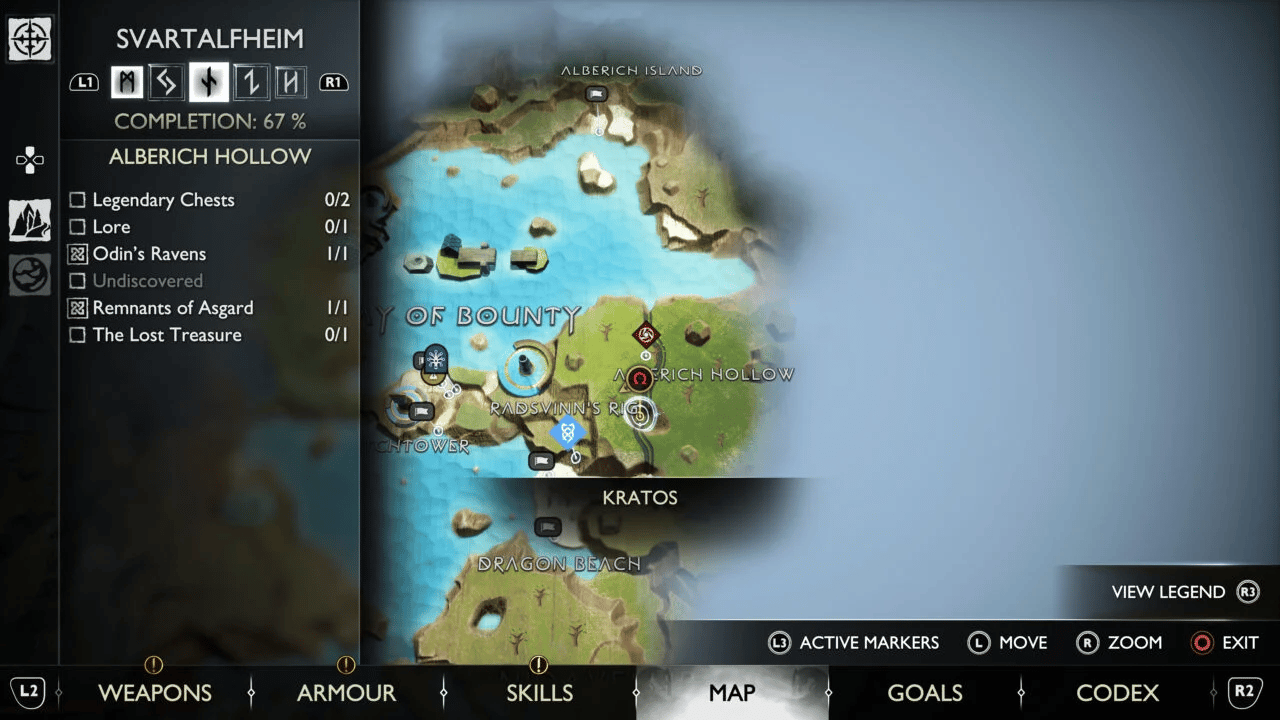The width and height of the screenshot is (1280, 720).
Task: Go to the Skills tab
Action: [539, 692]
